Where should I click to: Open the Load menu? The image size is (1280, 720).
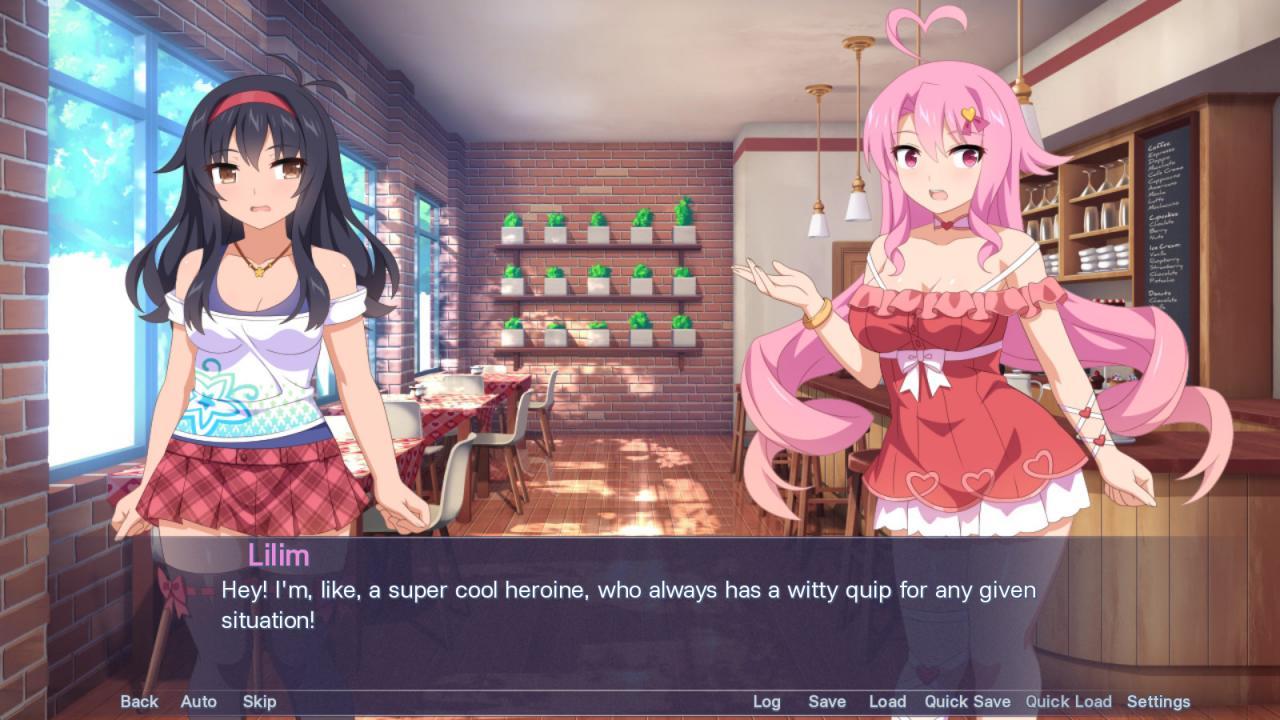pyautogui.click(x=886, y=701)
